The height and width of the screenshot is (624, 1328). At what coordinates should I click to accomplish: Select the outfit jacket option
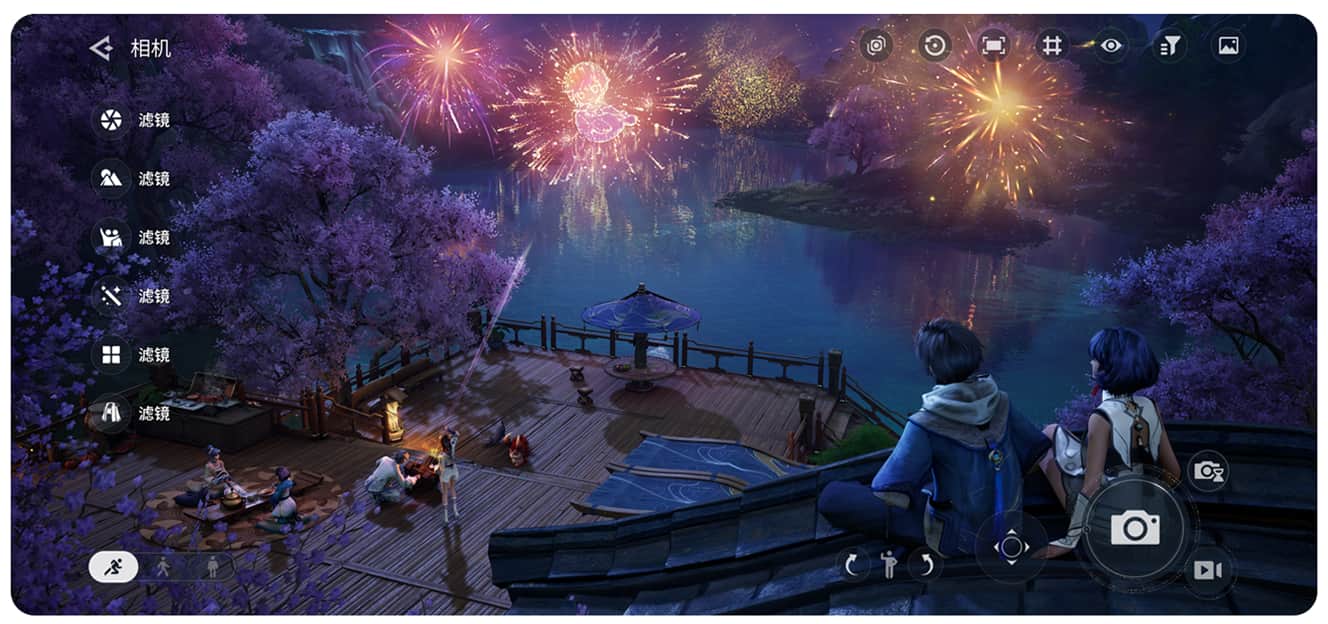click(x=111, y=413)
